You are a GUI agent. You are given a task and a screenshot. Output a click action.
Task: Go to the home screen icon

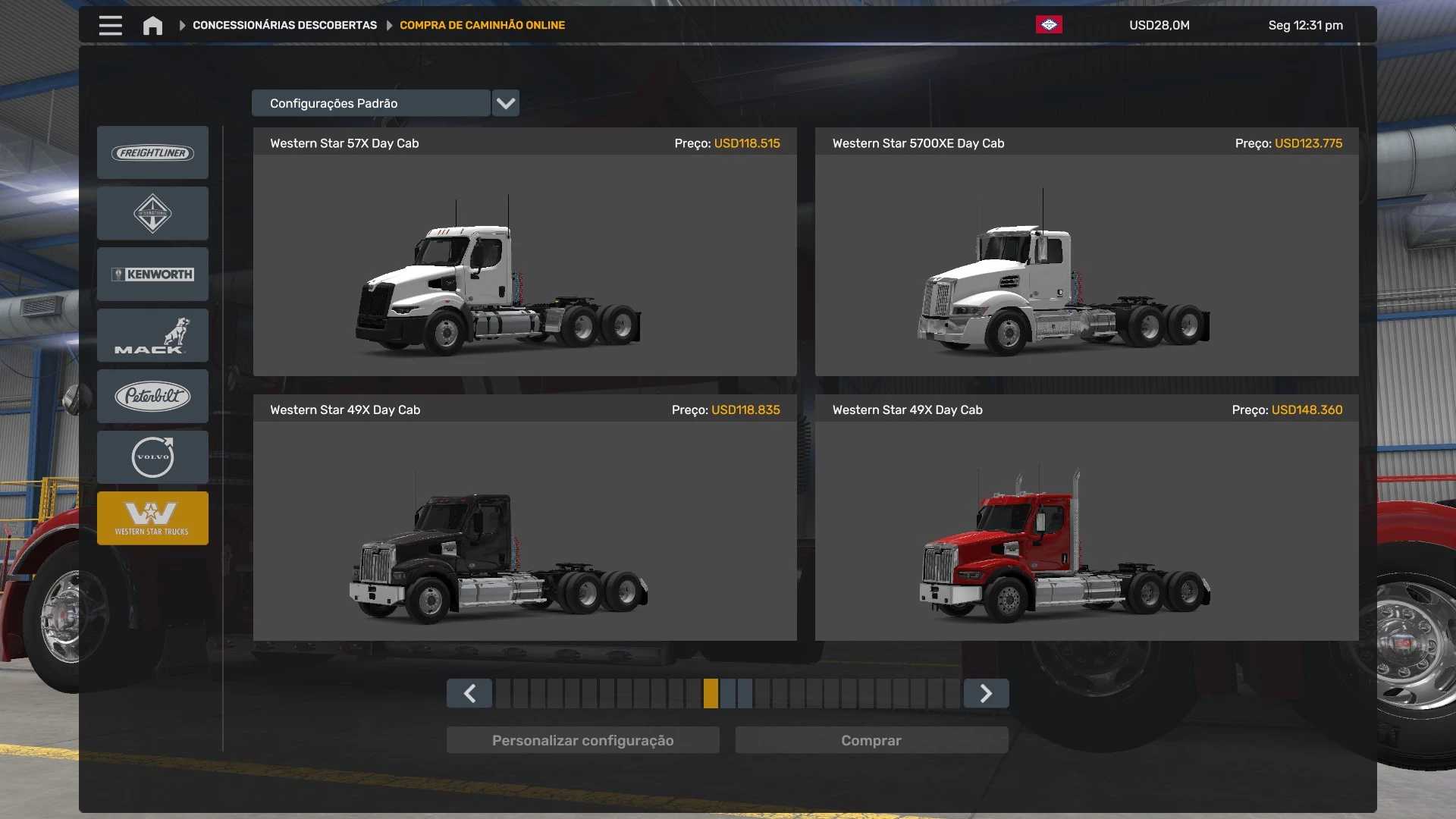click(x=152, y=26)
